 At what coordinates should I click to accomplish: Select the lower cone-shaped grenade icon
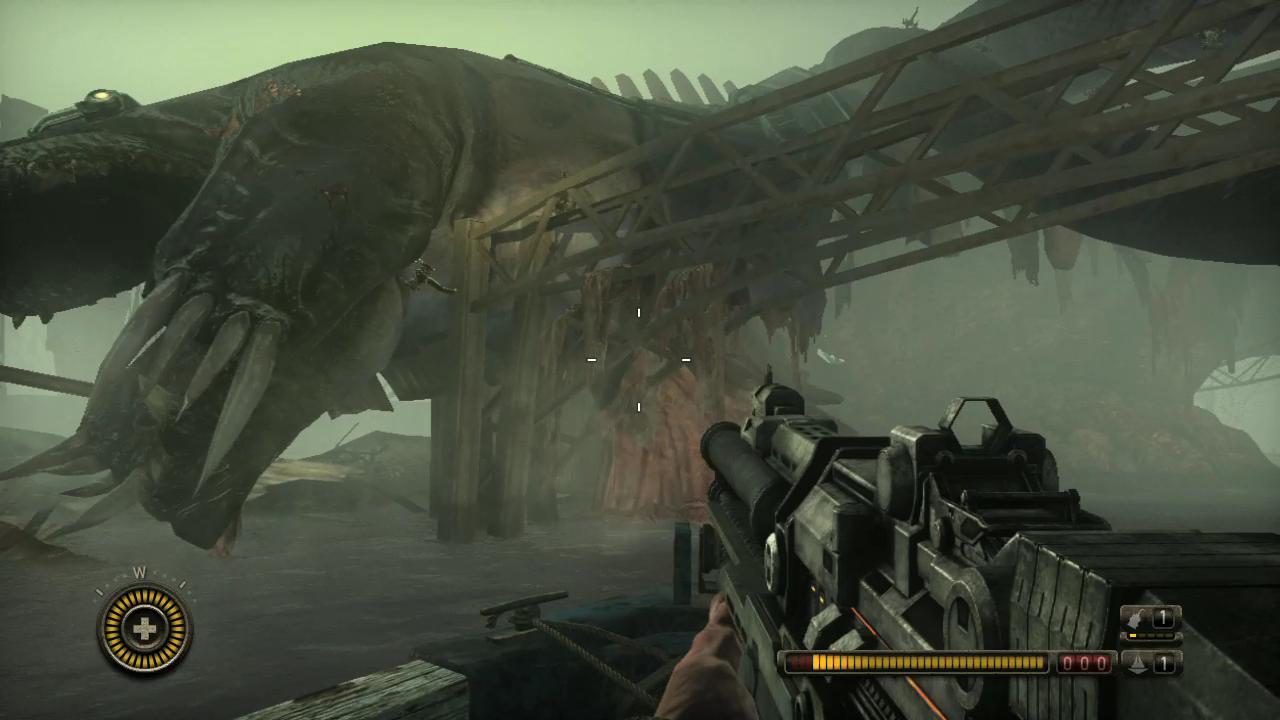pos(1138,661)
